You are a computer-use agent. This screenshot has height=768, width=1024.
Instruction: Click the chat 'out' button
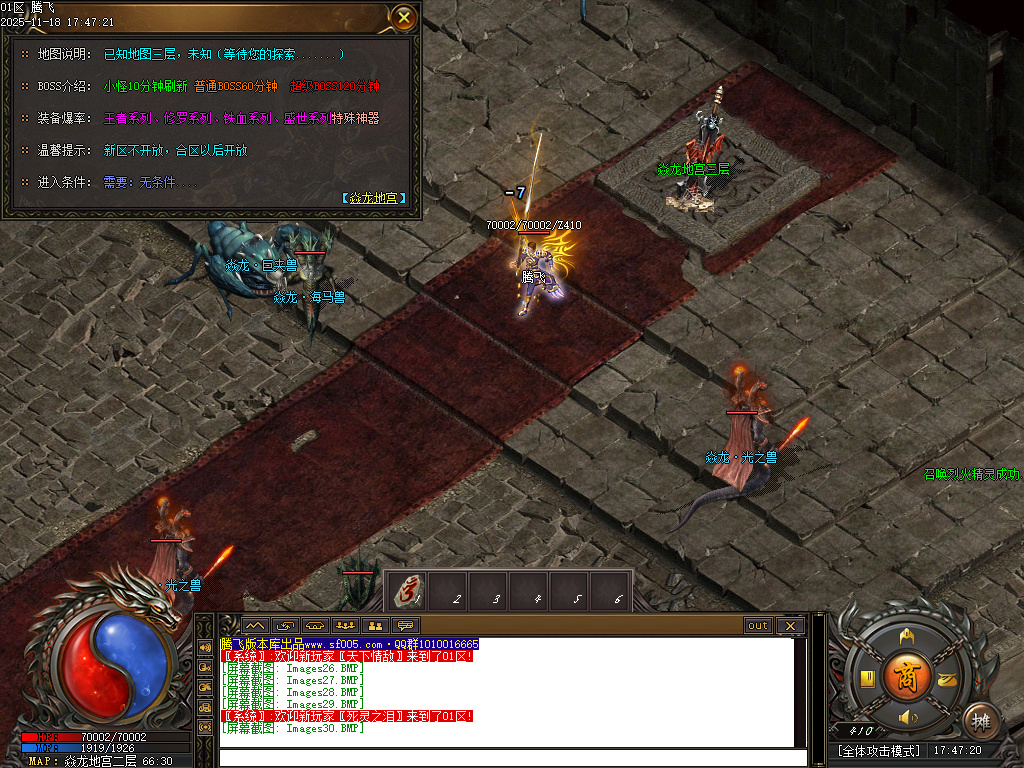758,626
